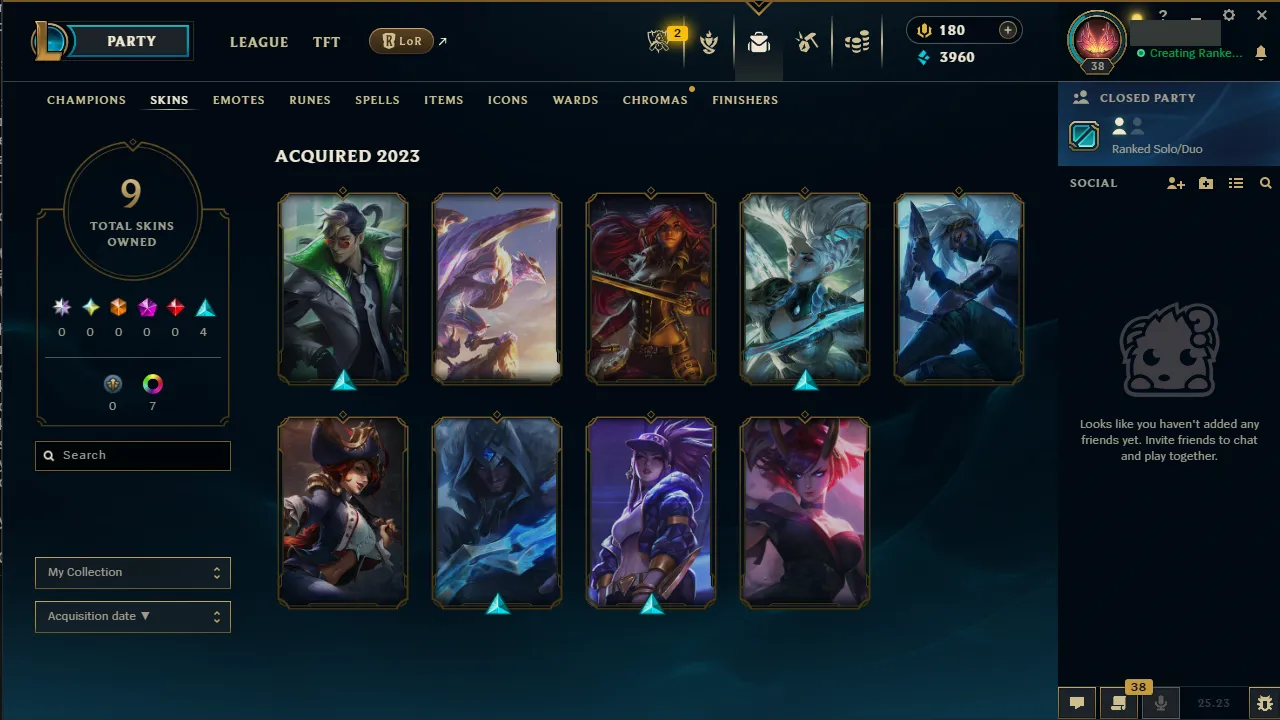This screenshot has width=1280, height=720.
Task: Open the client settings gear
Action: pos(1228,15)
